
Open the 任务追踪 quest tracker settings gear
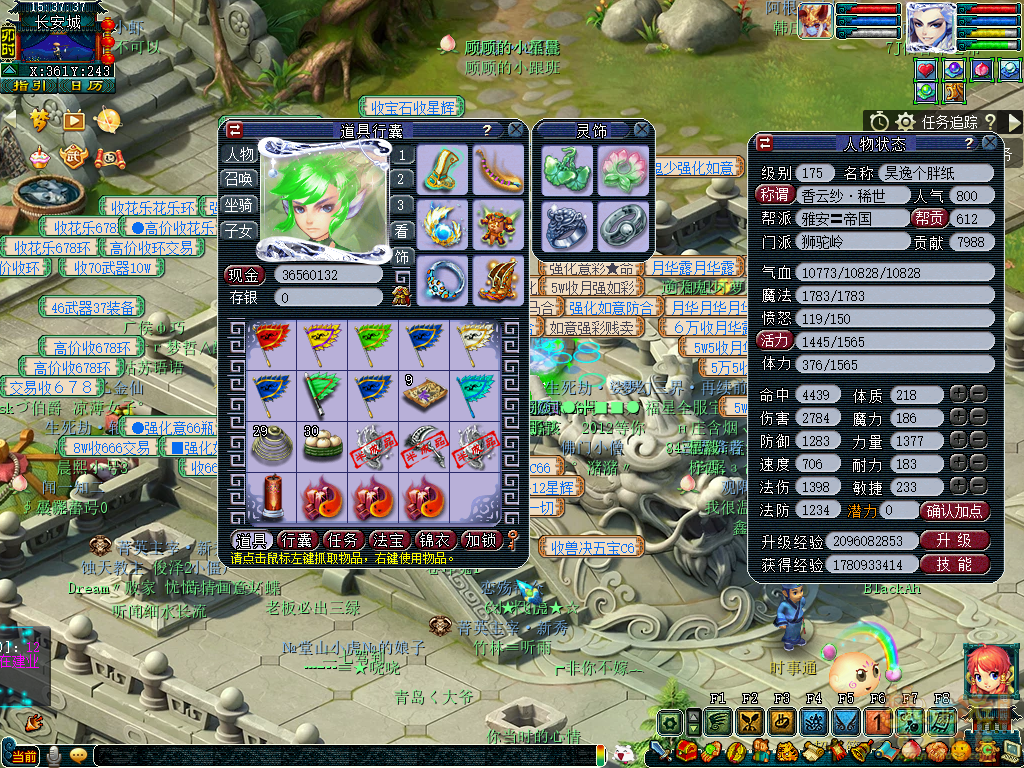click(x=906, y=121)
